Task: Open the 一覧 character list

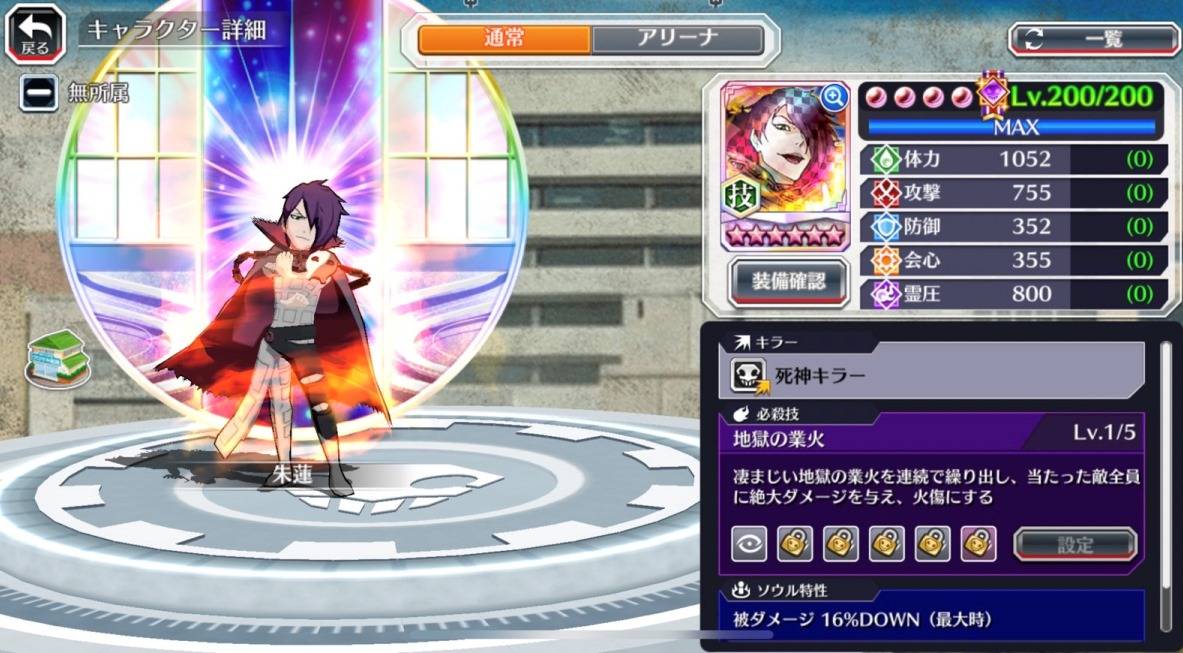Action: 1094,39
